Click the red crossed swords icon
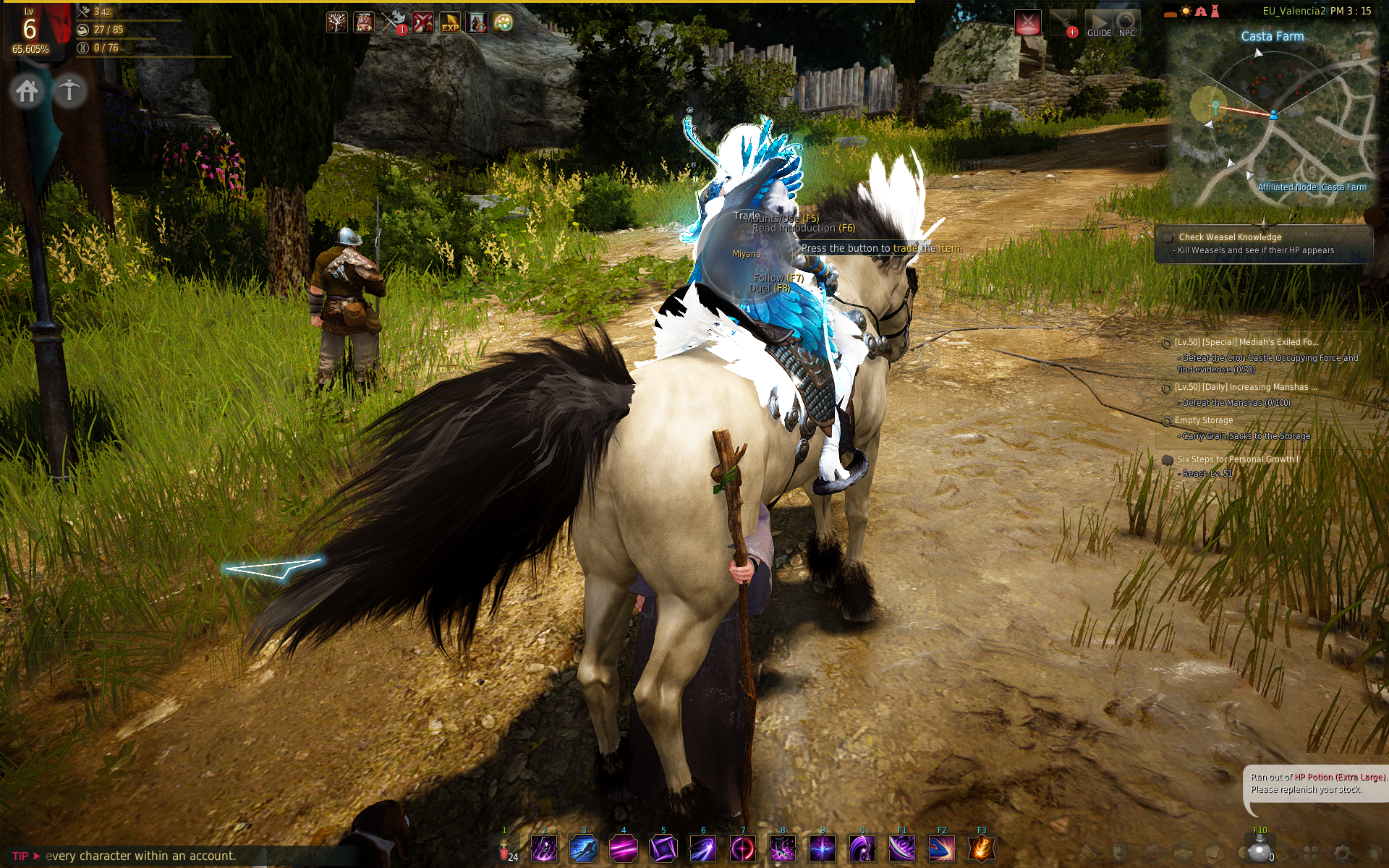Viewport: 1389px width, 868px height. (x=422, y=22)
